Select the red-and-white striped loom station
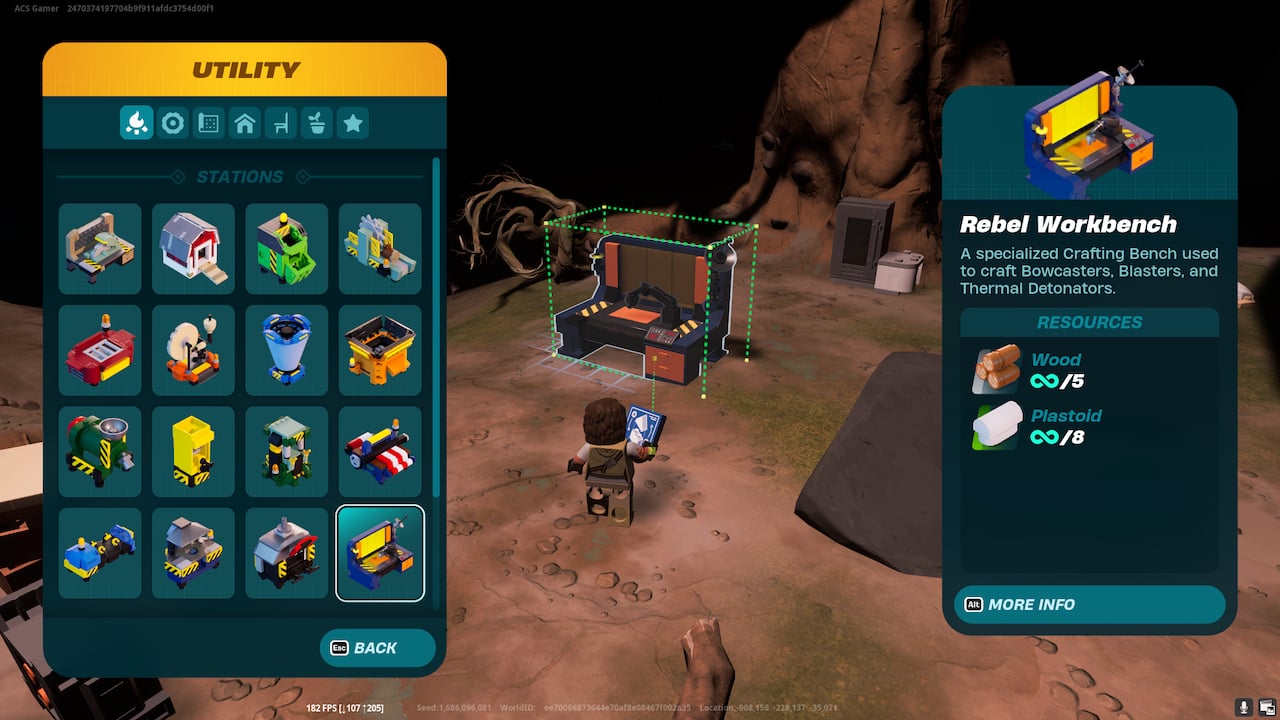This screenshot has height=720, width=1280. pos(380,452)
